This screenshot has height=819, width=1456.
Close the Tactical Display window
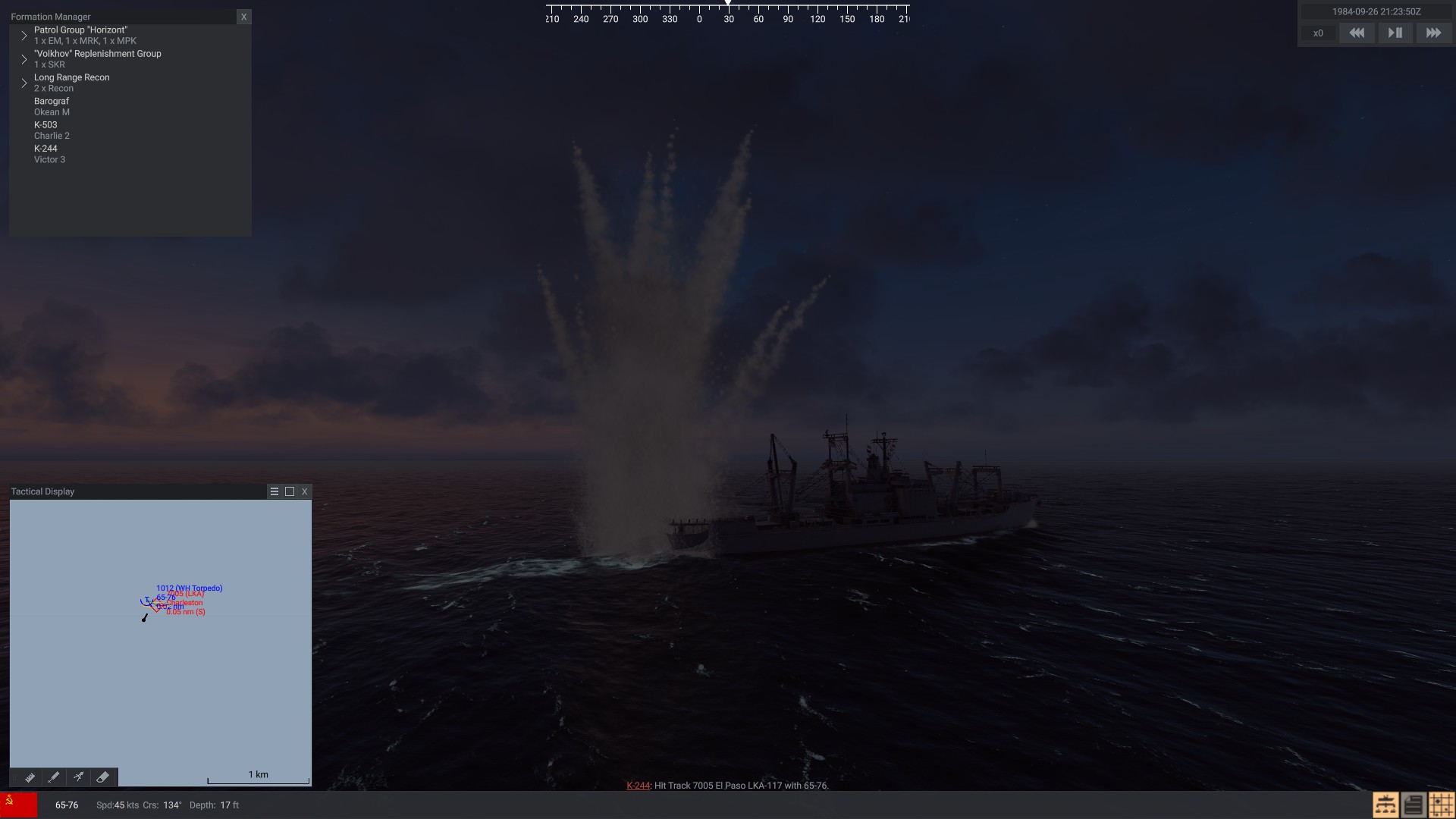tap(305, 491)
